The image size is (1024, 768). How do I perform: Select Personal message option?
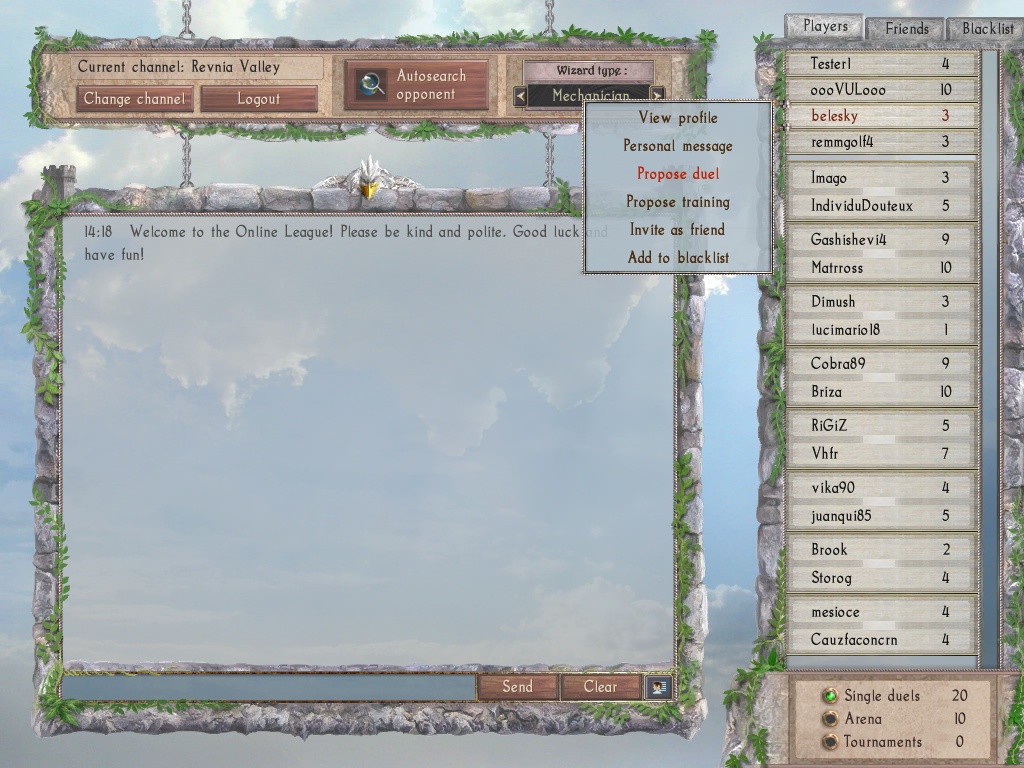pos(678,146)
